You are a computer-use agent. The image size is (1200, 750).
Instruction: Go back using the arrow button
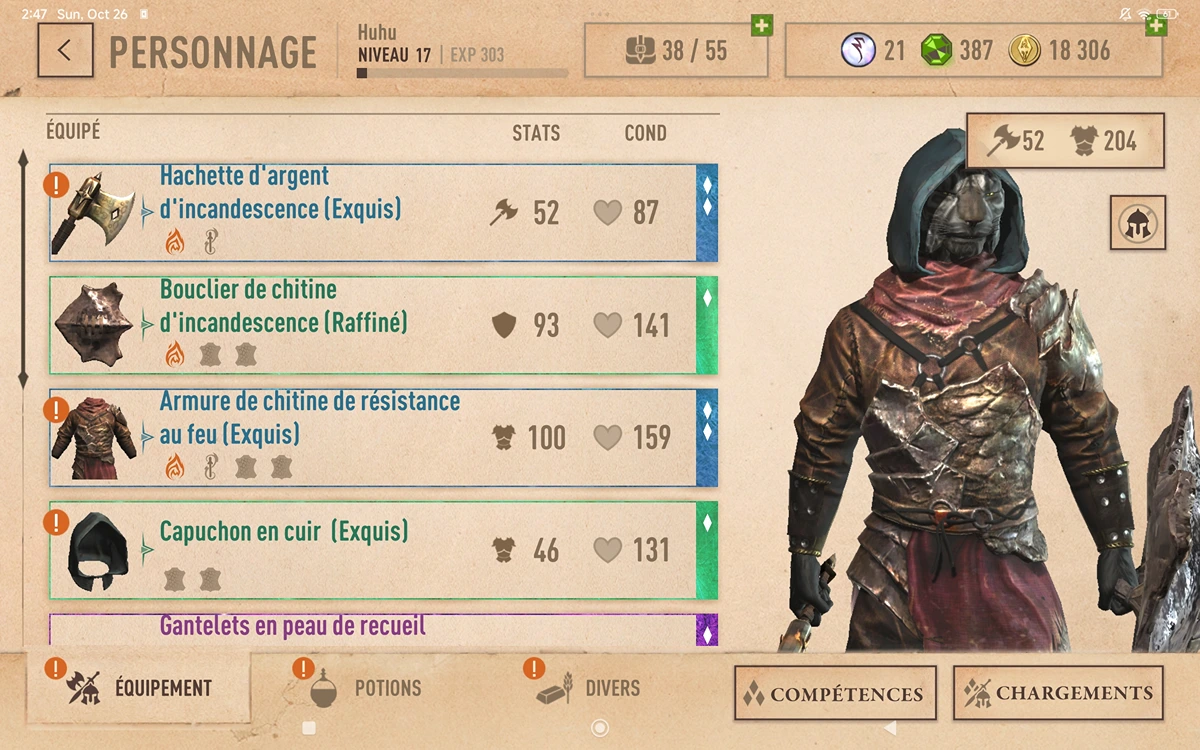[x=65, y=50]
